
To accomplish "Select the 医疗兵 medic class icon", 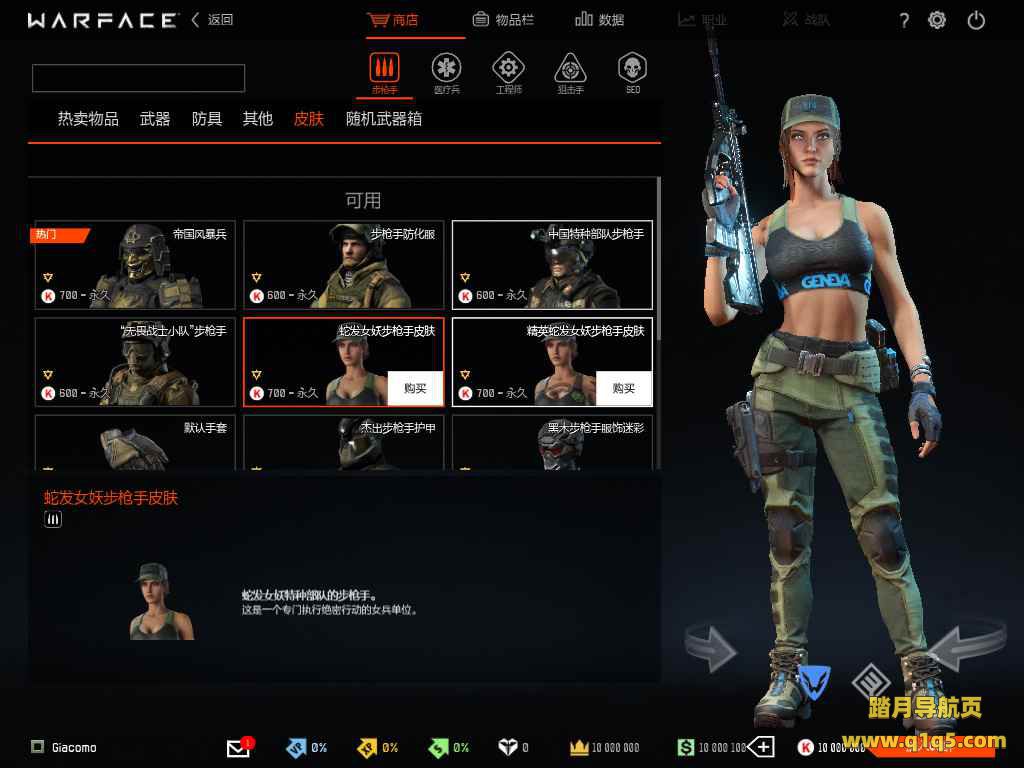I will click(446, 70).
